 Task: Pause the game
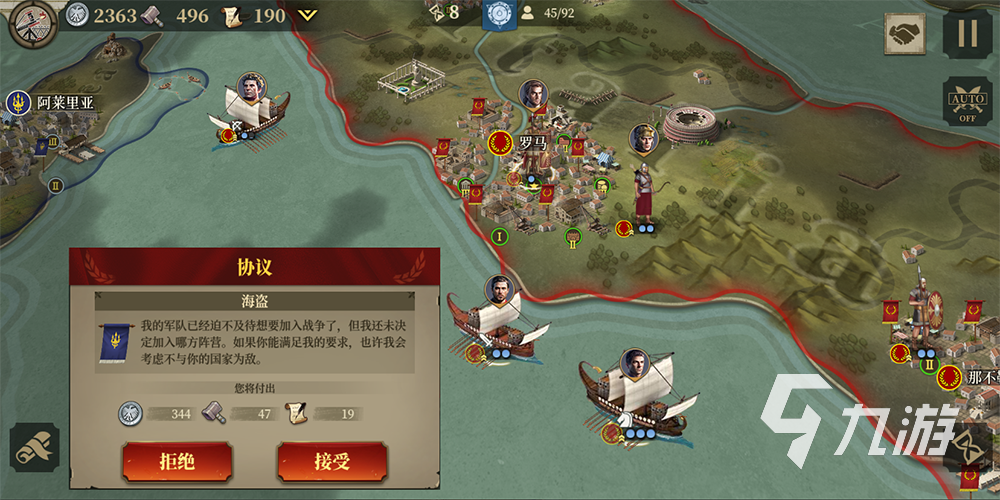[967, 34]
